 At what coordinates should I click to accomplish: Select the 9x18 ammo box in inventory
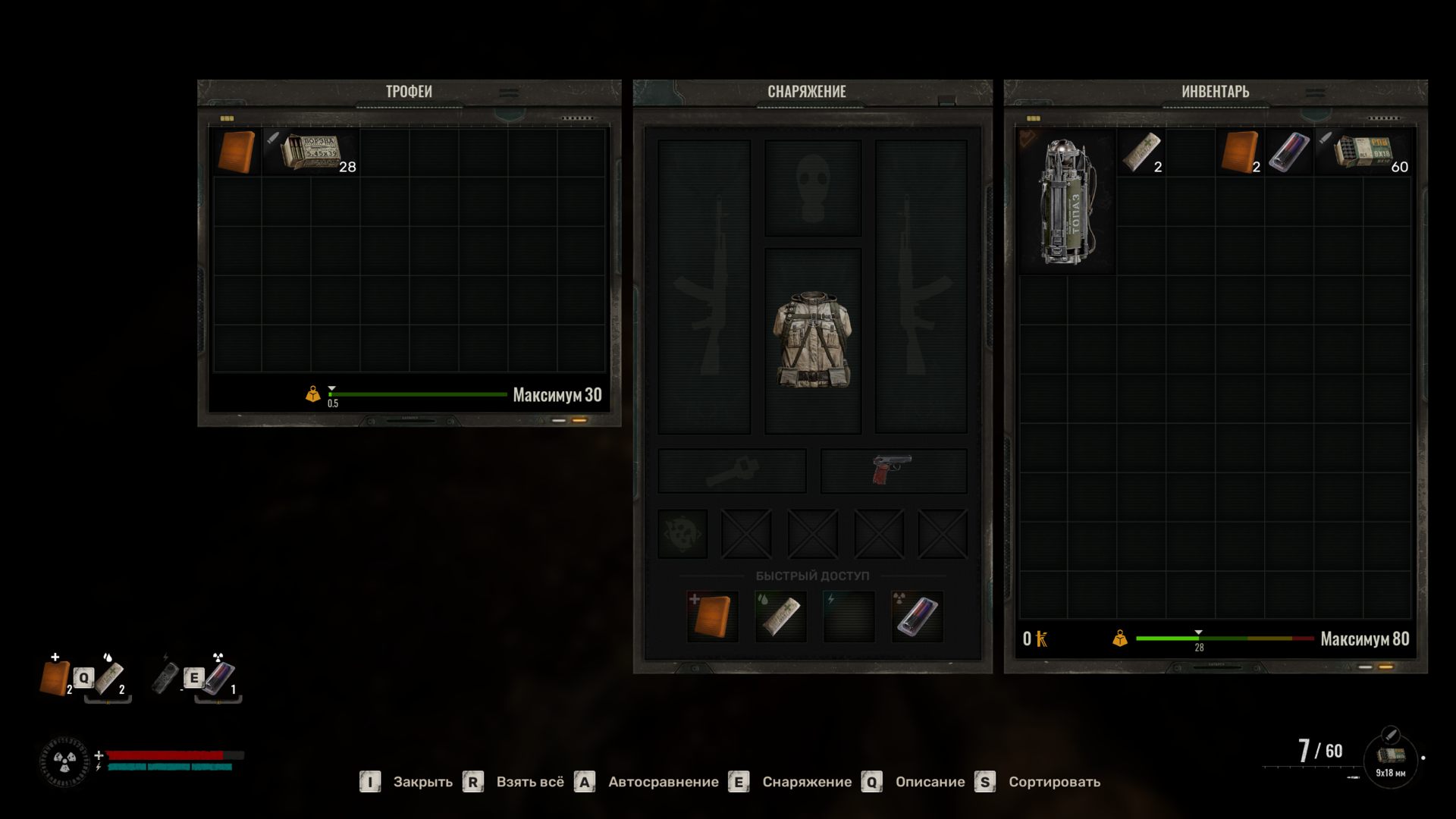(x=1363, y=152)
